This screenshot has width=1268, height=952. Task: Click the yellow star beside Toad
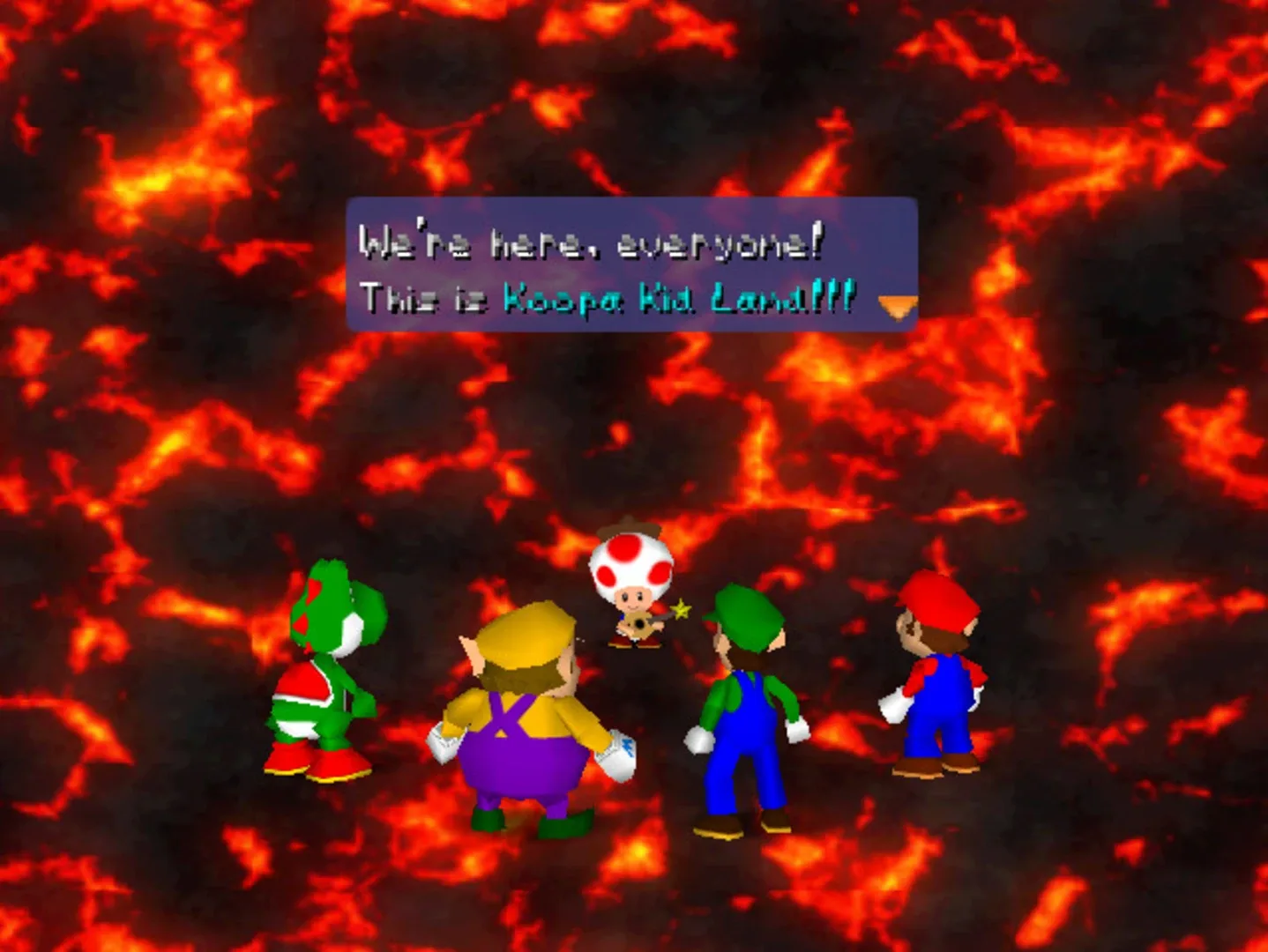[x=681, y=608]
